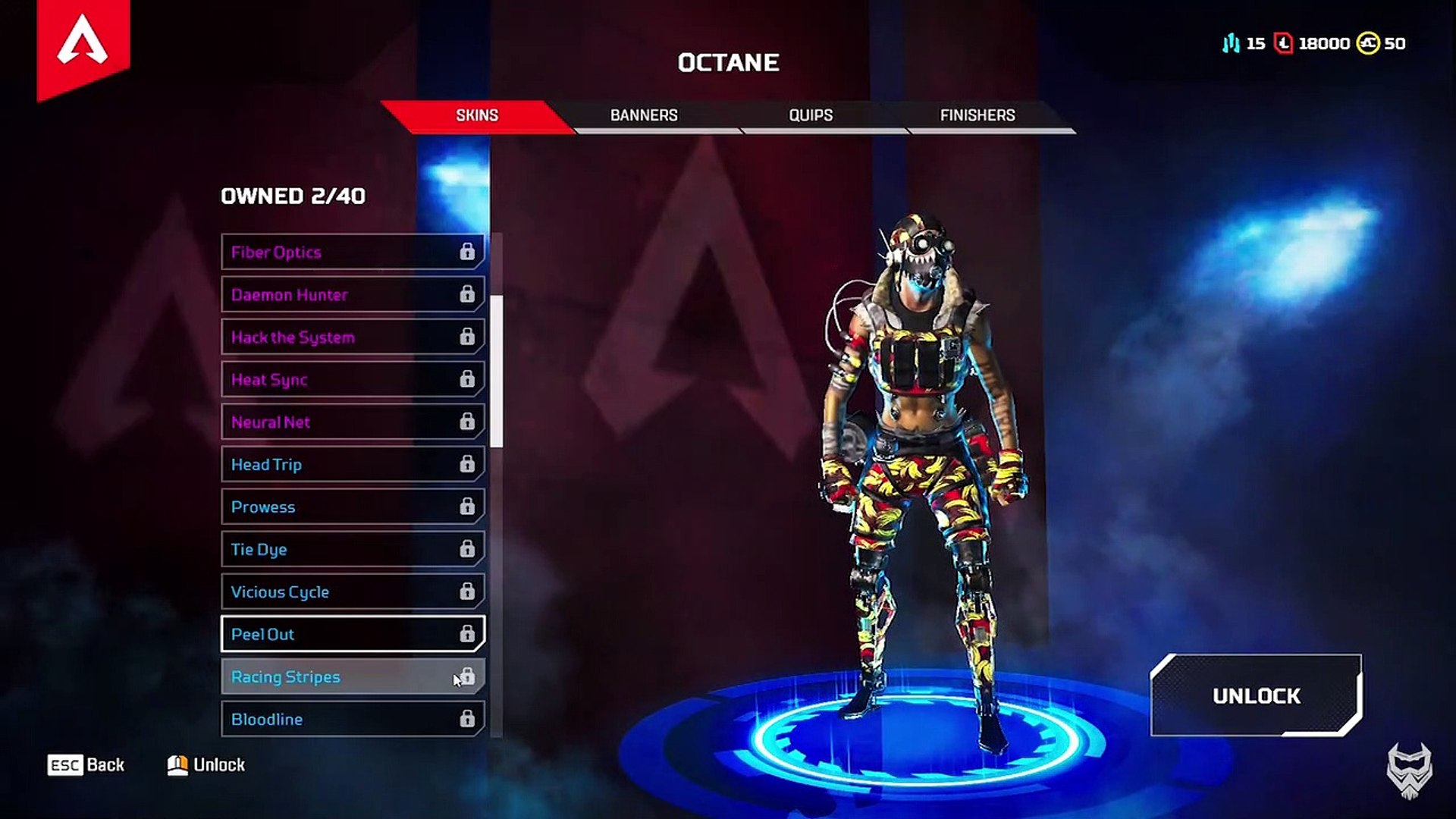The image size is (1456, 819).
Task: Select the Neural Net skin
Action: click(353, 422)
